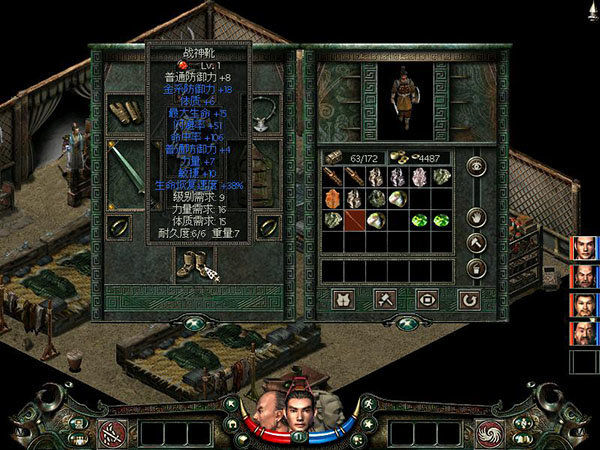600x450 pixels.
Task: Click the hammer icon button below inventory
Action: point(384,298)
